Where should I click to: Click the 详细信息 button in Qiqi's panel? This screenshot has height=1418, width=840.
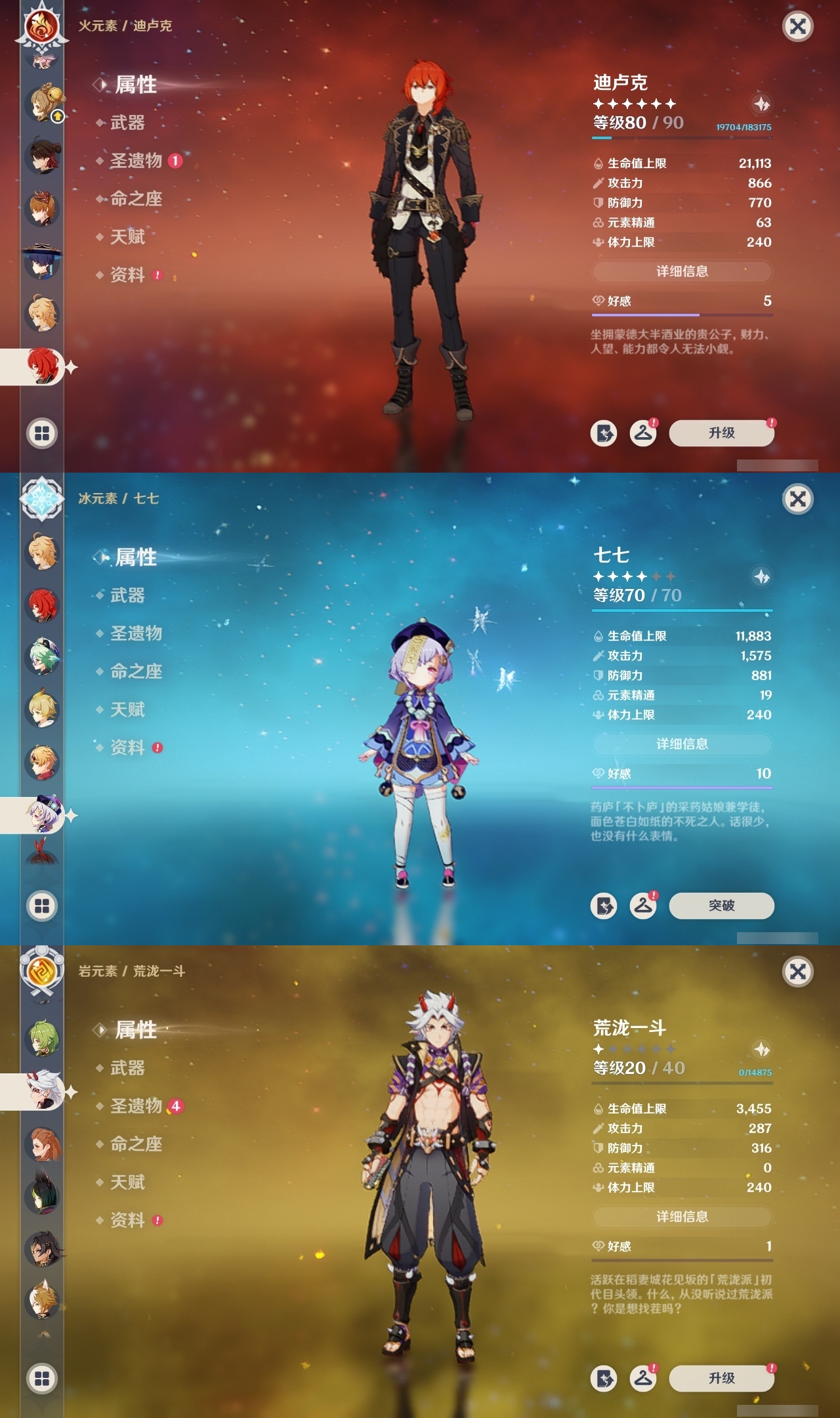coord(682,744)
